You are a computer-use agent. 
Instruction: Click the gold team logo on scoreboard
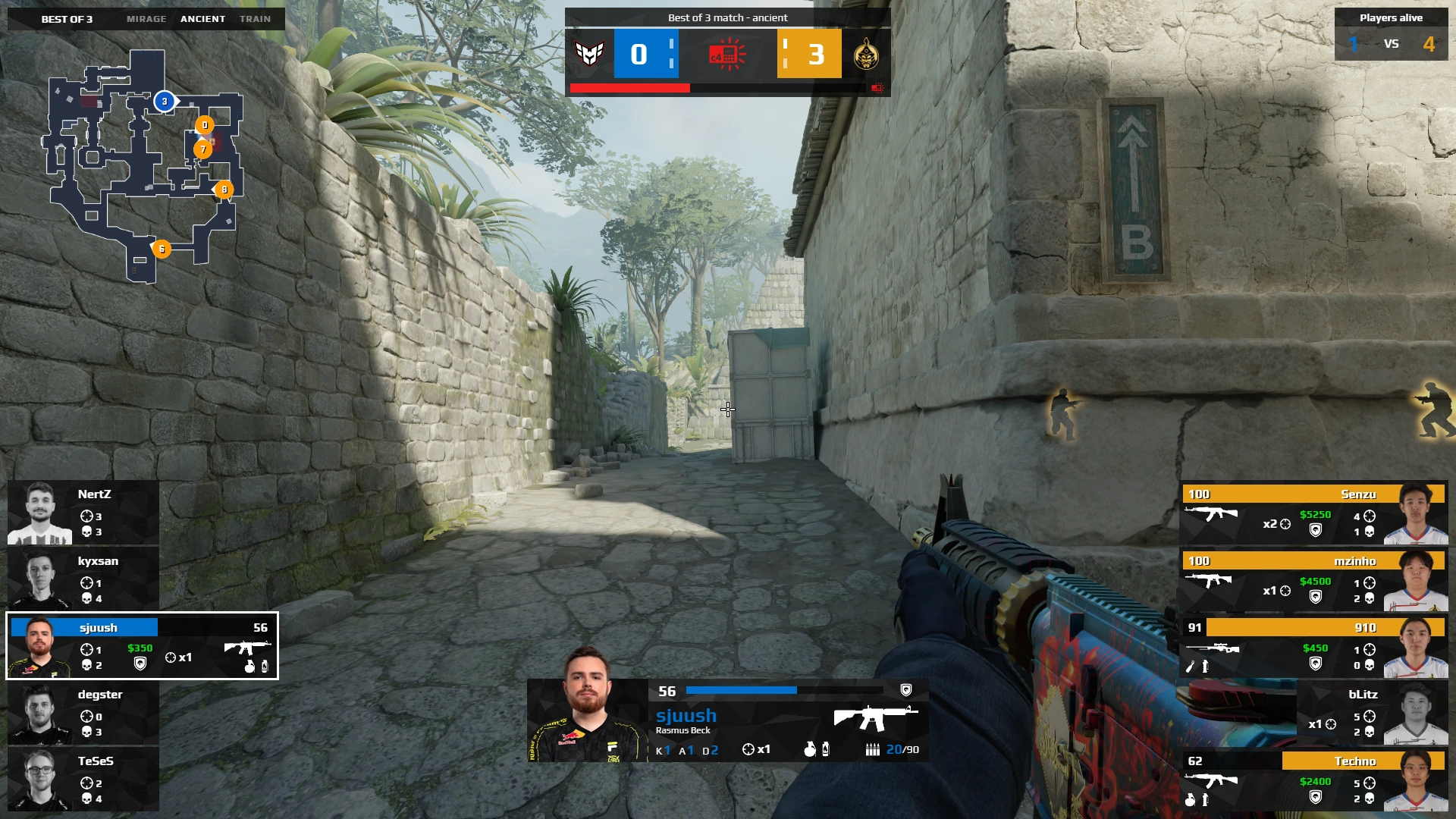point(866,54)
